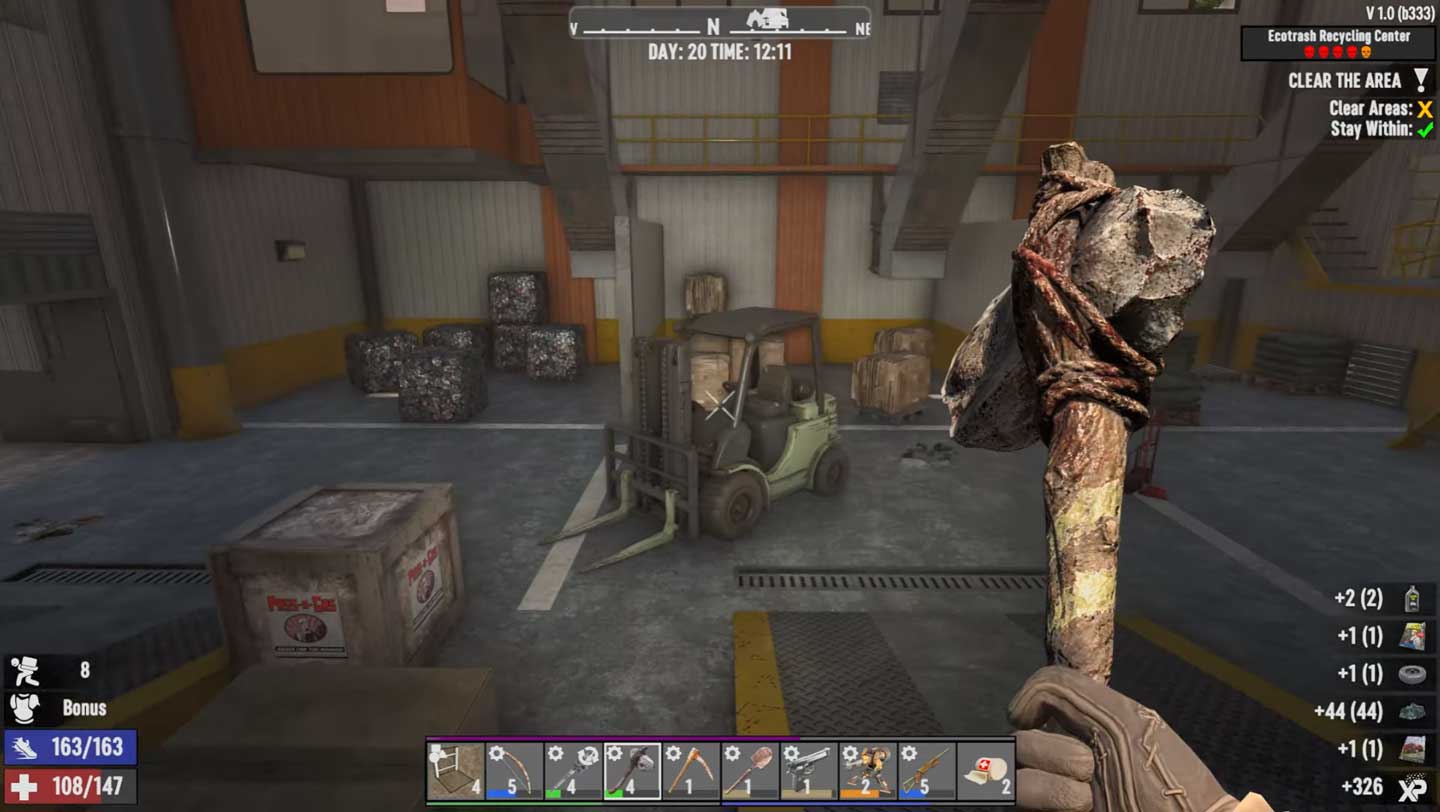
Task: Equip the bow from the hotbar
Action: (x=515, y=770)
